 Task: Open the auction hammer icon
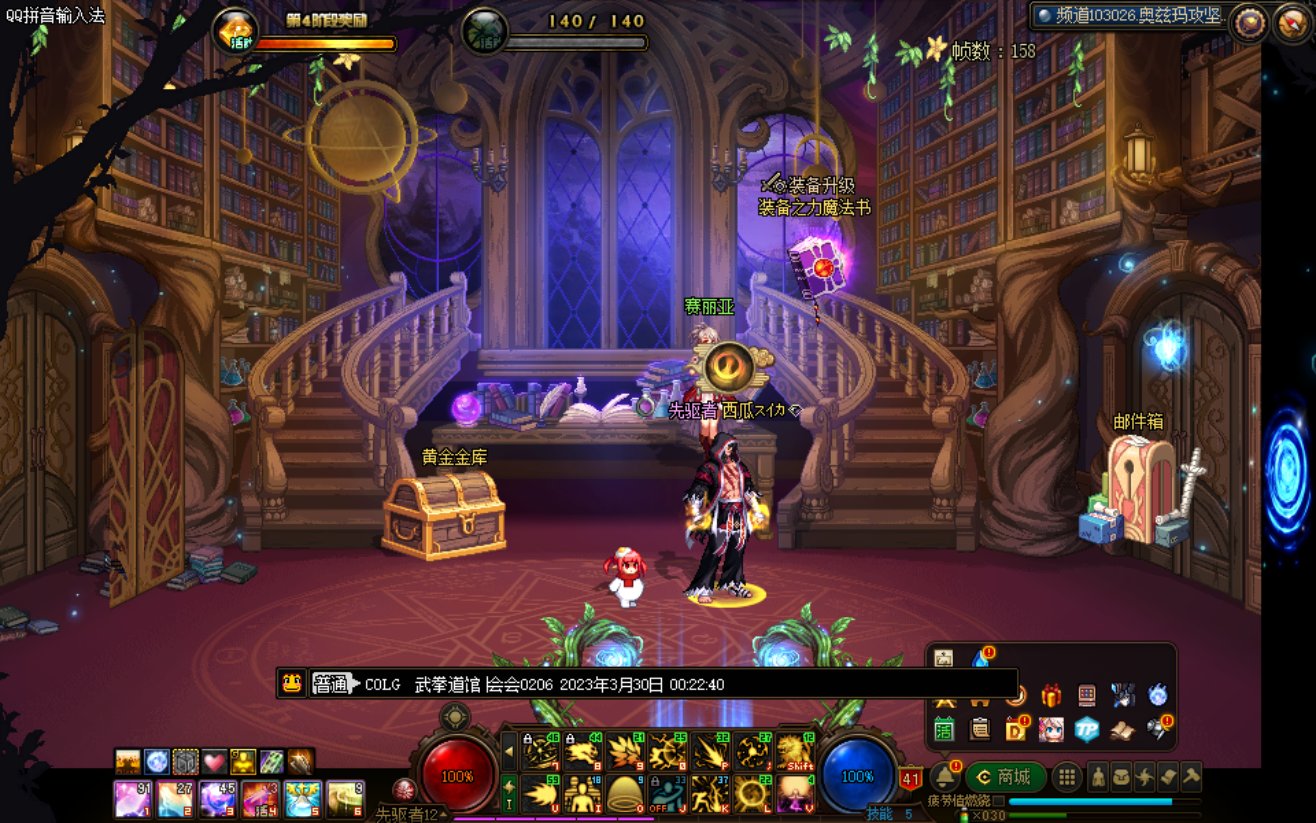1190,777
